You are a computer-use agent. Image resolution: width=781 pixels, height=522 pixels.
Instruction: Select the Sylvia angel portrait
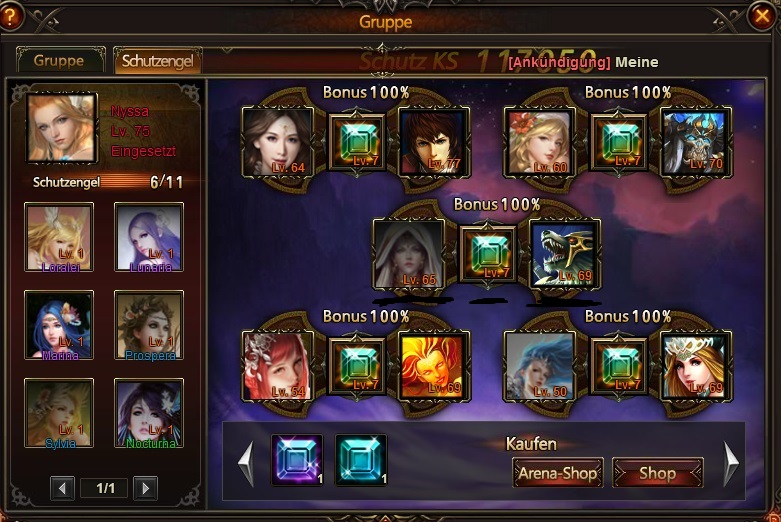[x=59, y=413]
